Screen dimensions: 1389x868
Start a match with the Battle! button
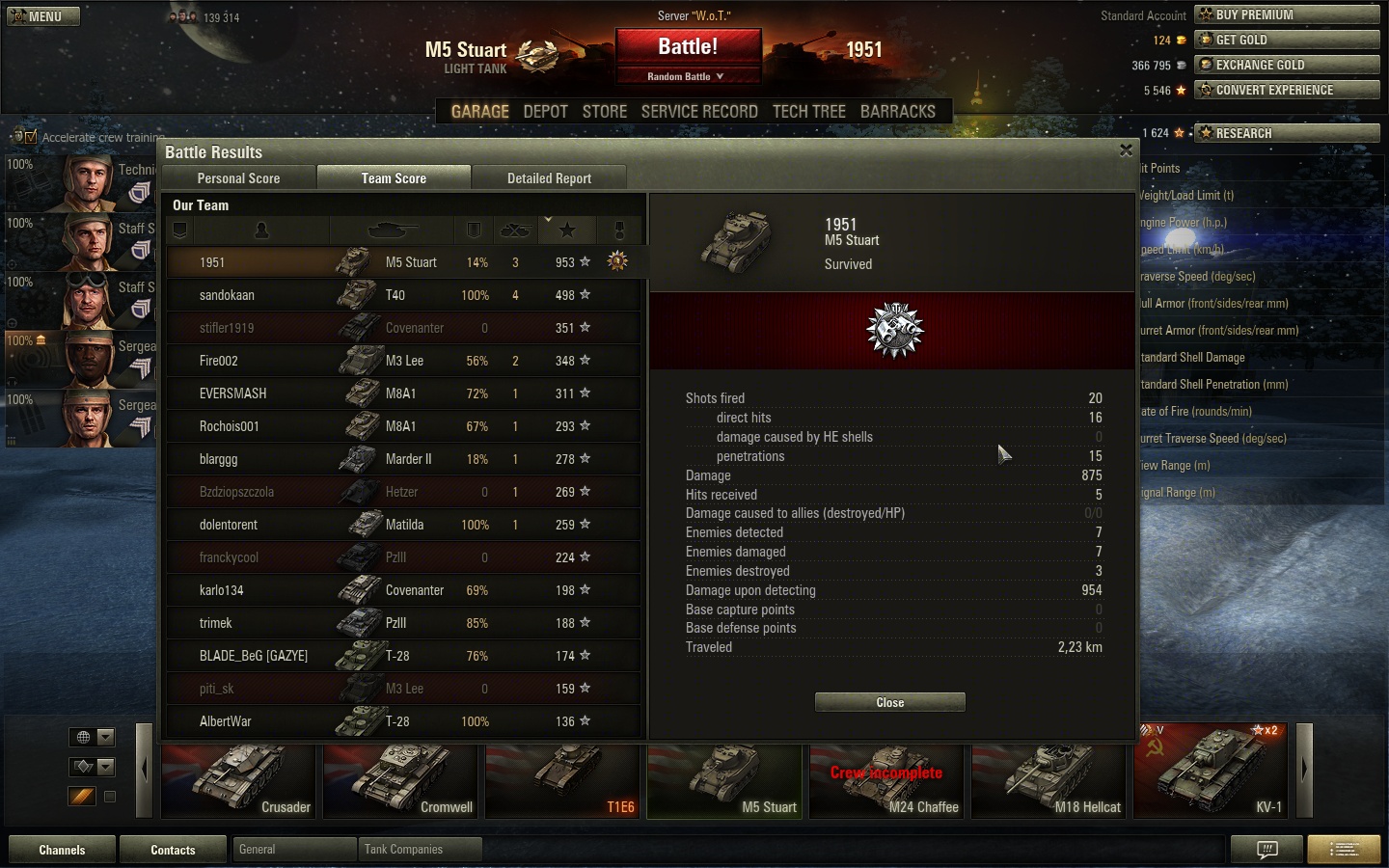coord(688,47)
